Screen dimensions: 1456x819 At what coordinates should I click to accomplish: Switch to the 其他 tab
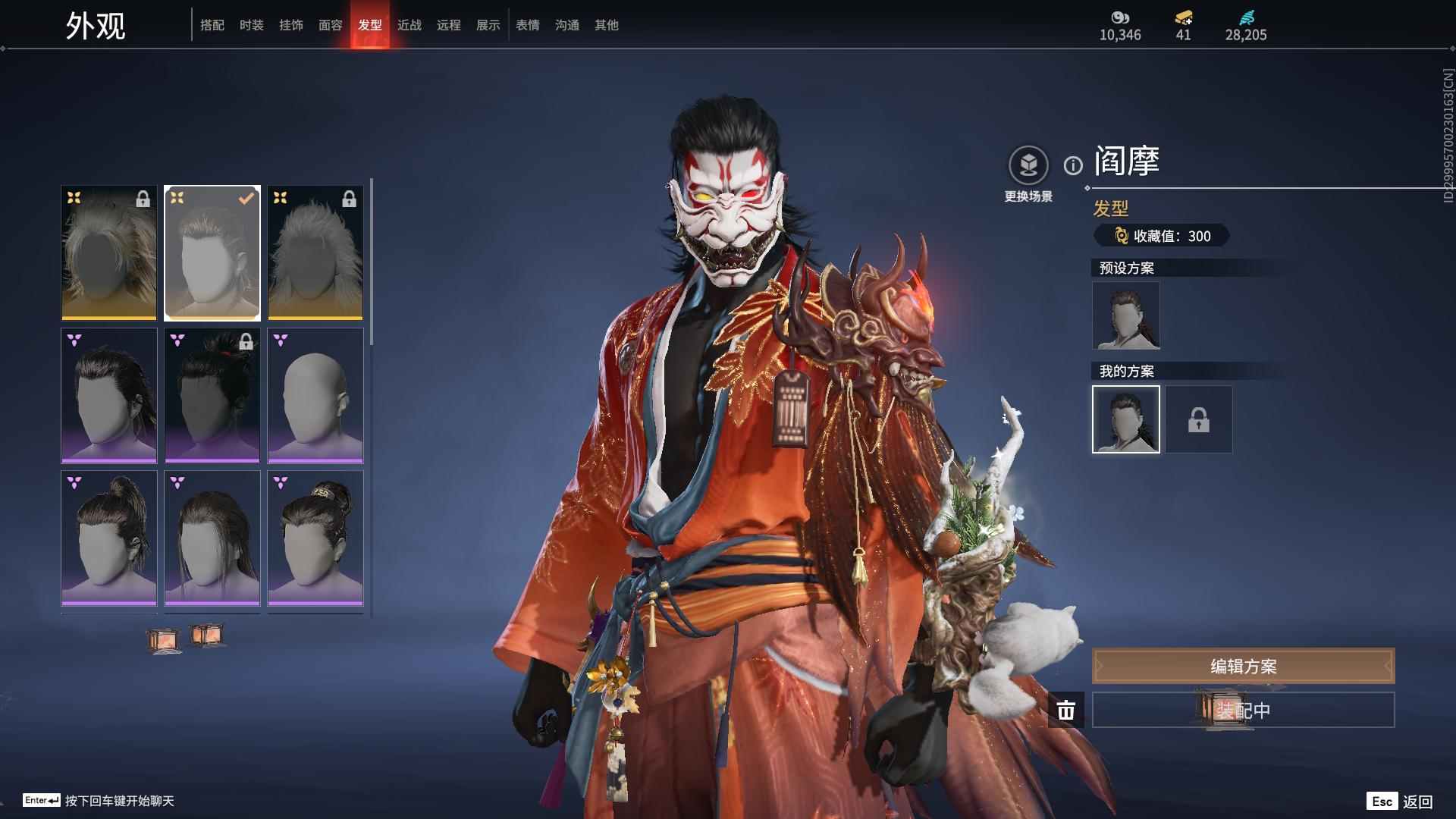point(607,25)
